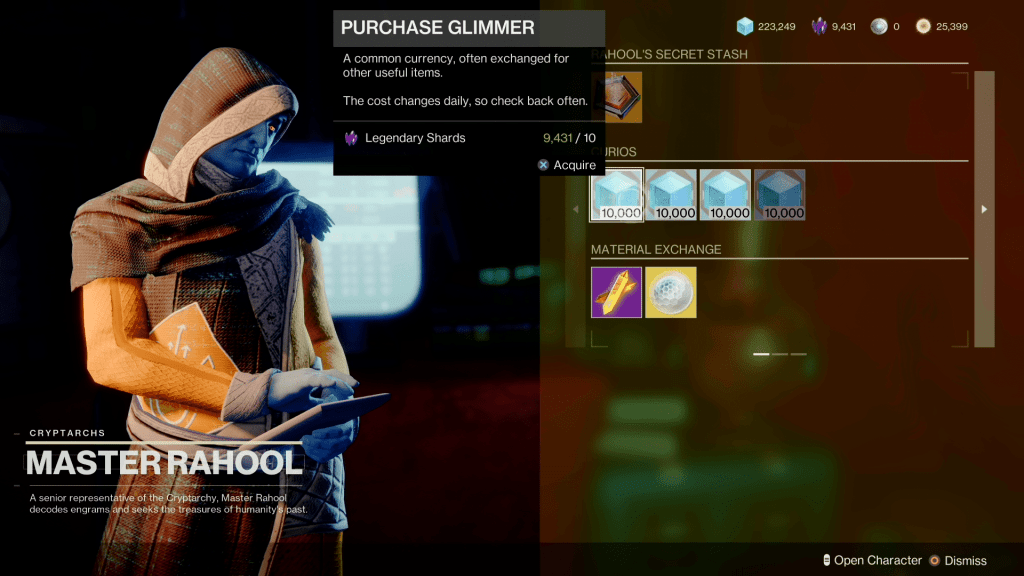Pick the white sphere on yellow background
1024x576 pixels.
[671, 292]
